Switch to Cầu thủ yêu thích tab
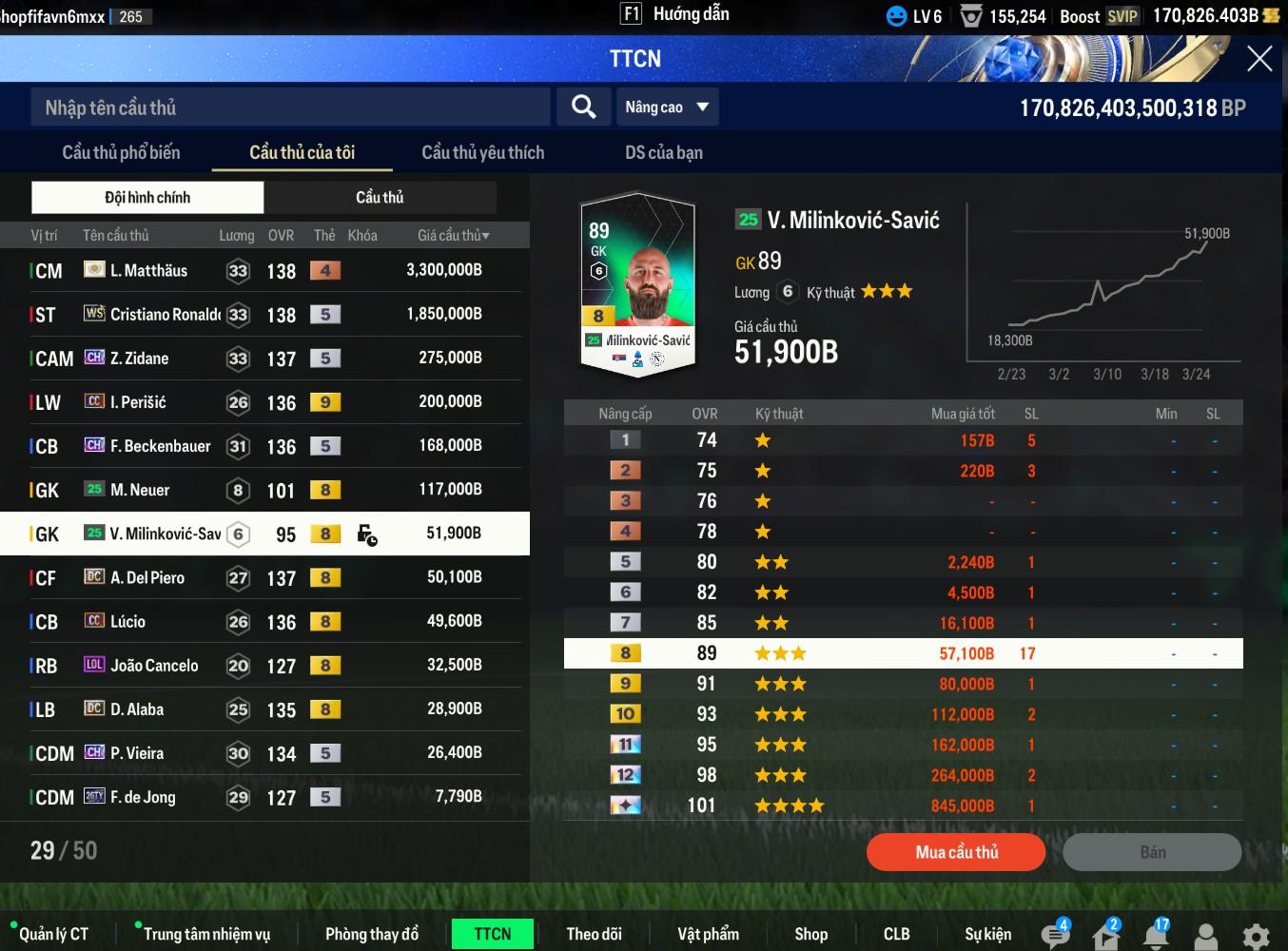Screen dimensions: 1288x951 (x=482, y=152)
